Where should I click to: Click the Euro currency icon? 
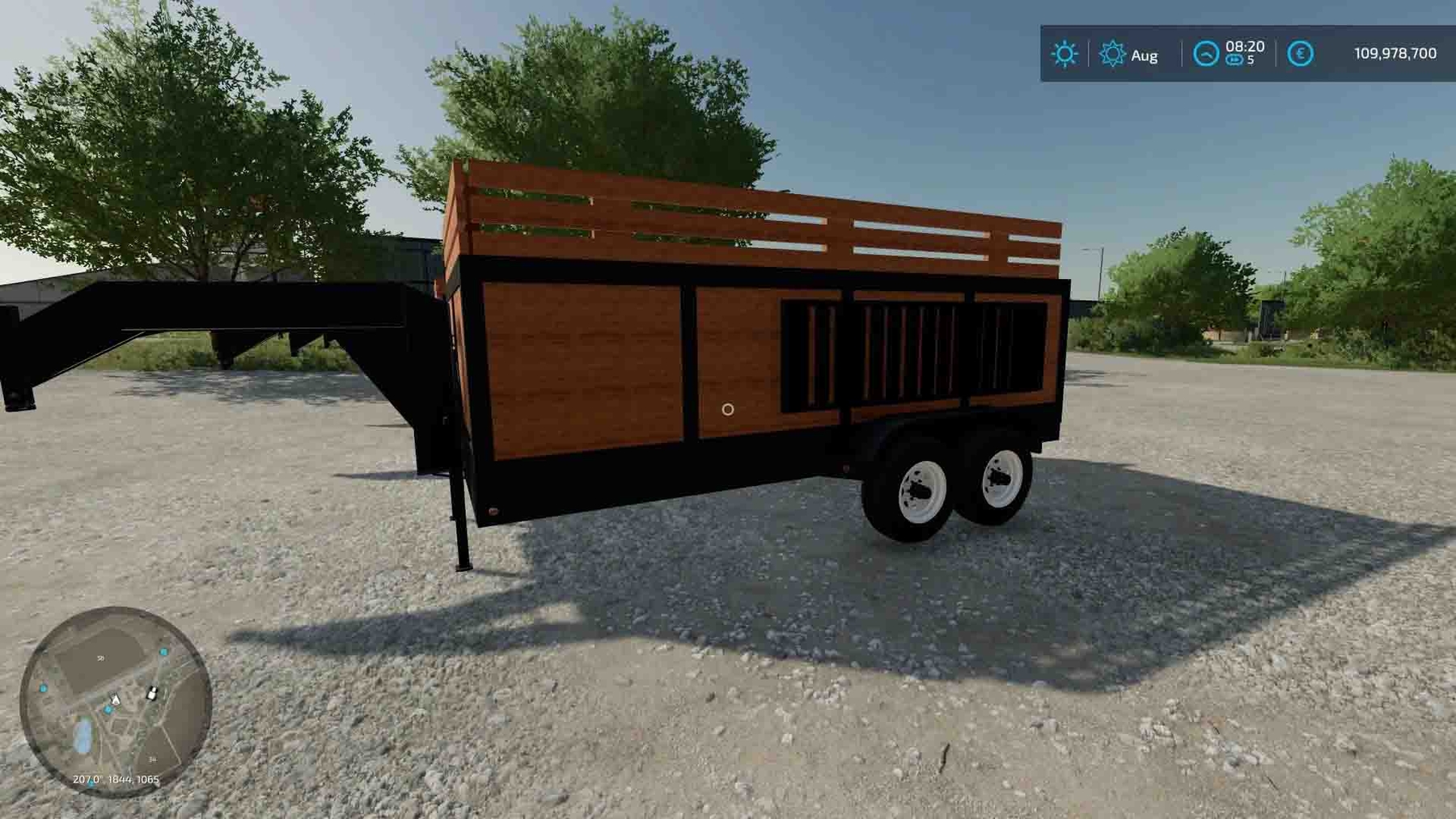(1302, 53)
